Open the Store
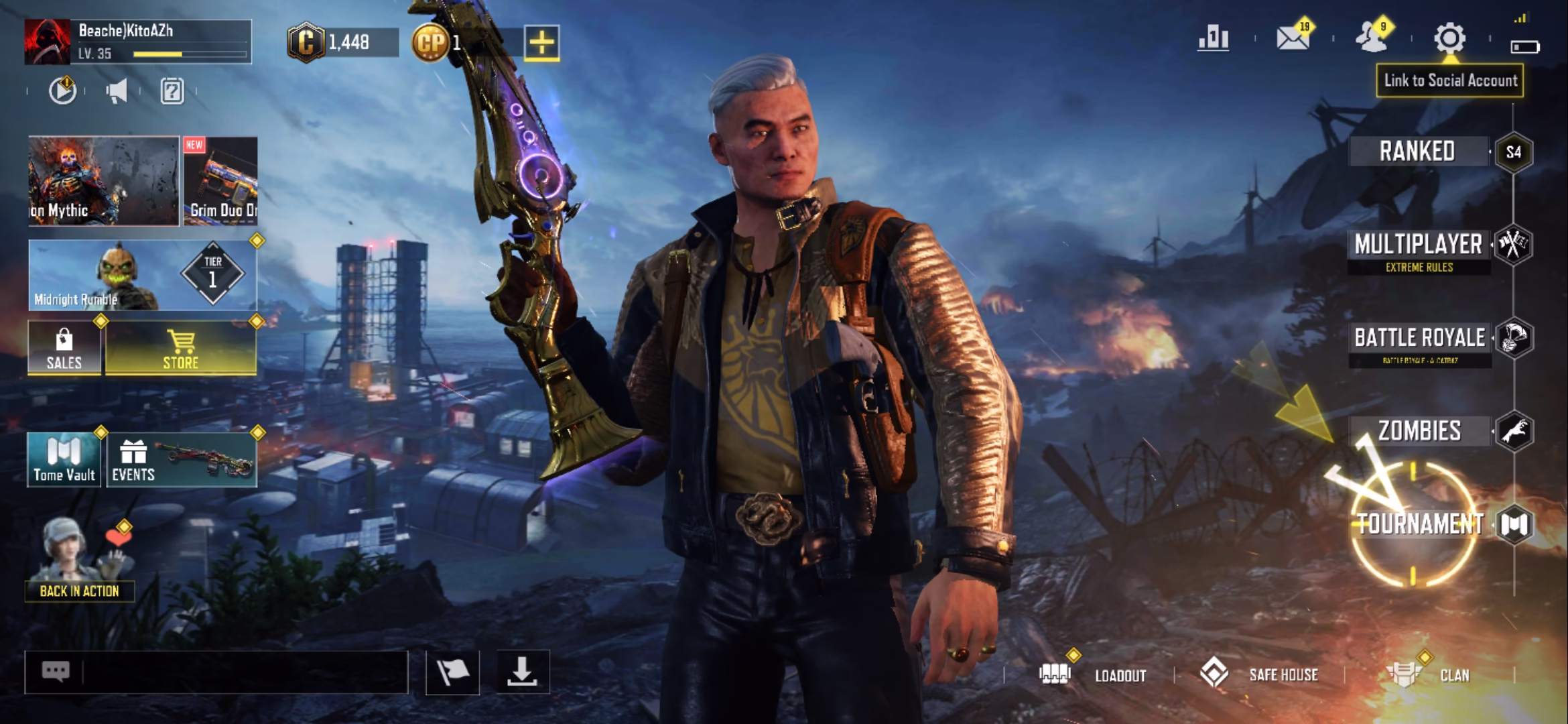 (181, 348)
